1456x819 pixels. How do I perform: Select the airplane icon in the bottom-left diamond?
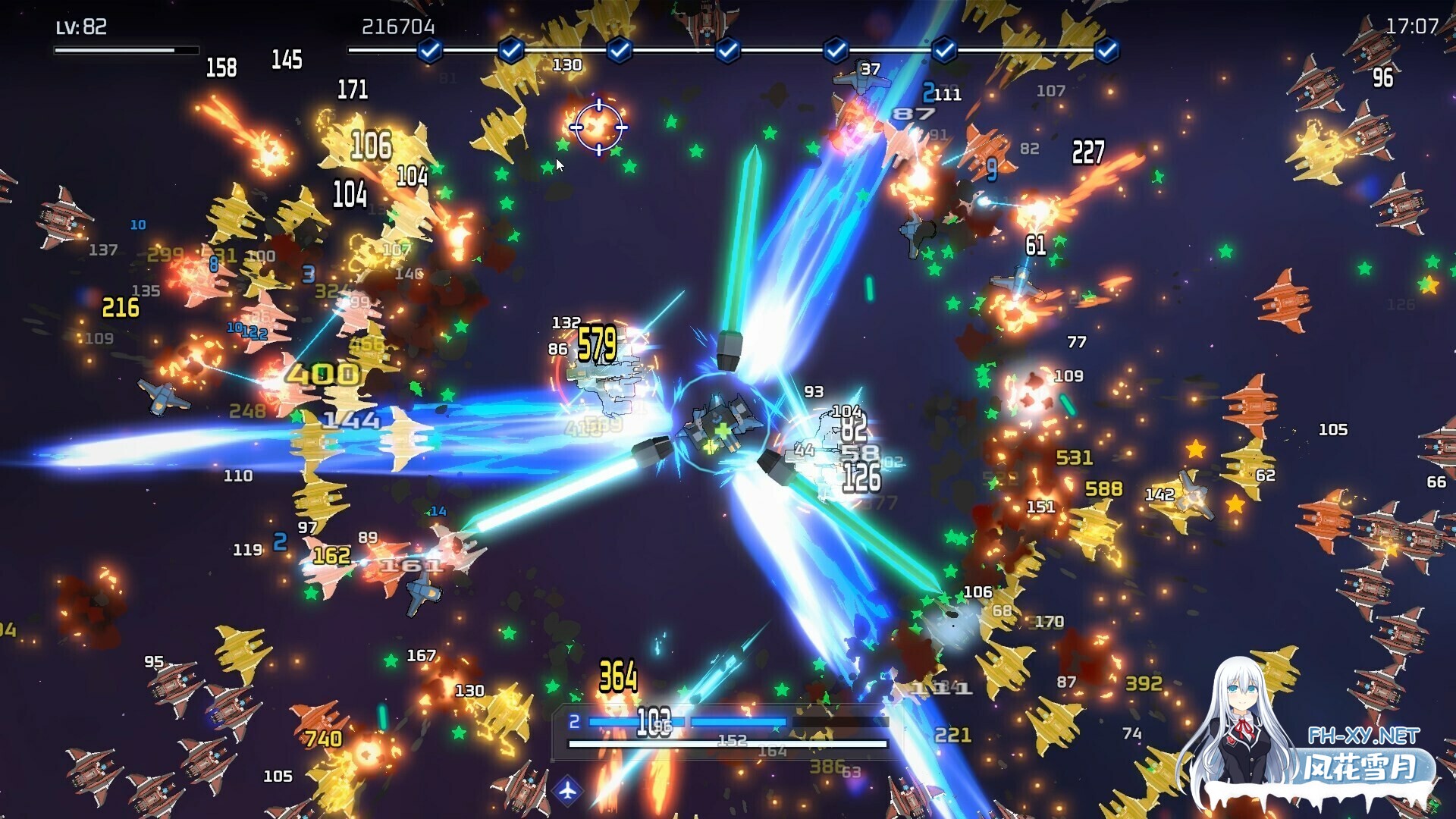pyautogui.click(x=569, y=789)
